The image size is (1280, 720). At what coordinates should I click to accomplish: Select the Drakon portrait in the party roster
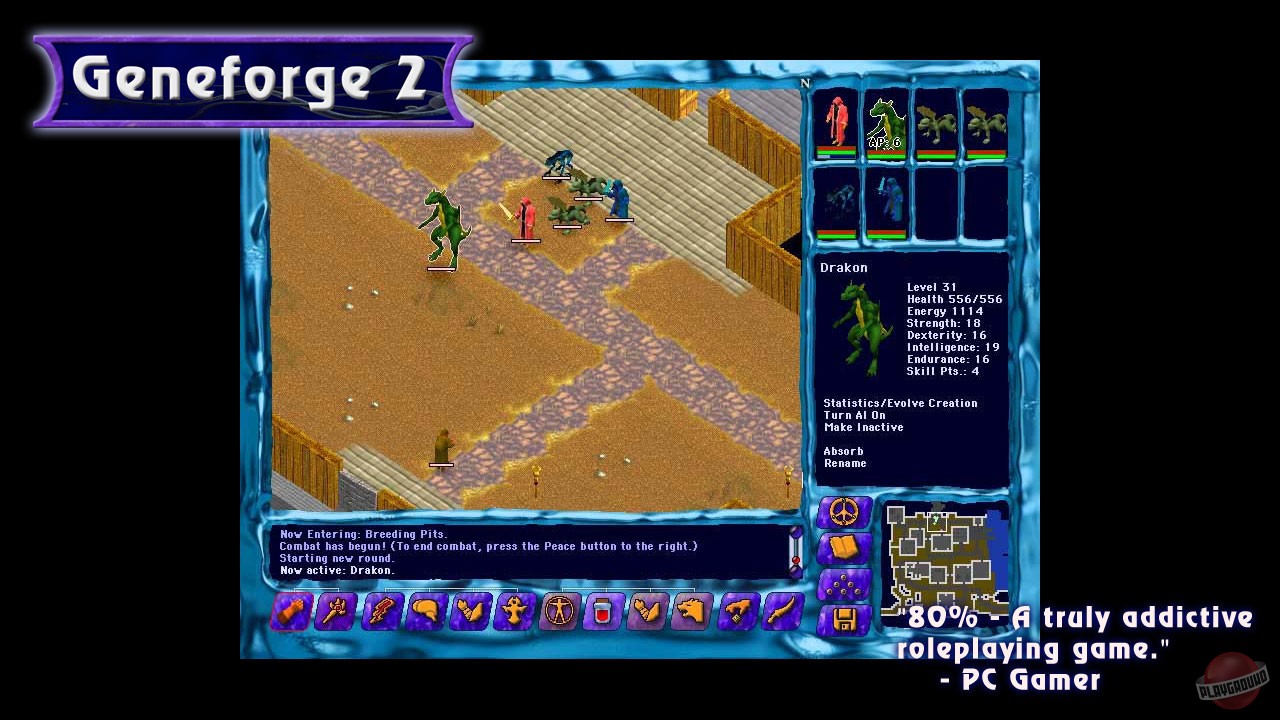(885, 120)
